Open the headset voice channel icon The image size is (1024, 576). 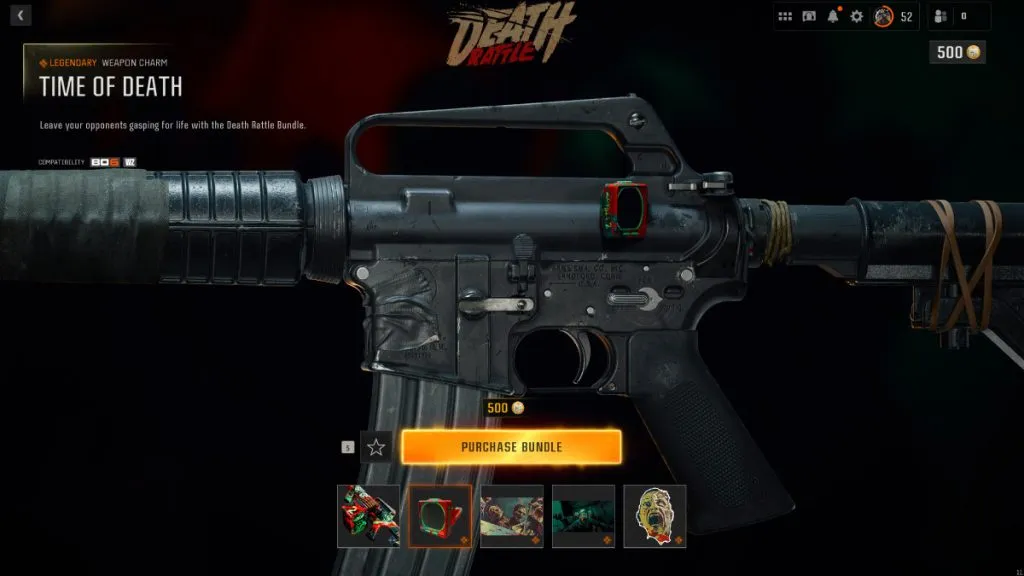tap(809, 16)
